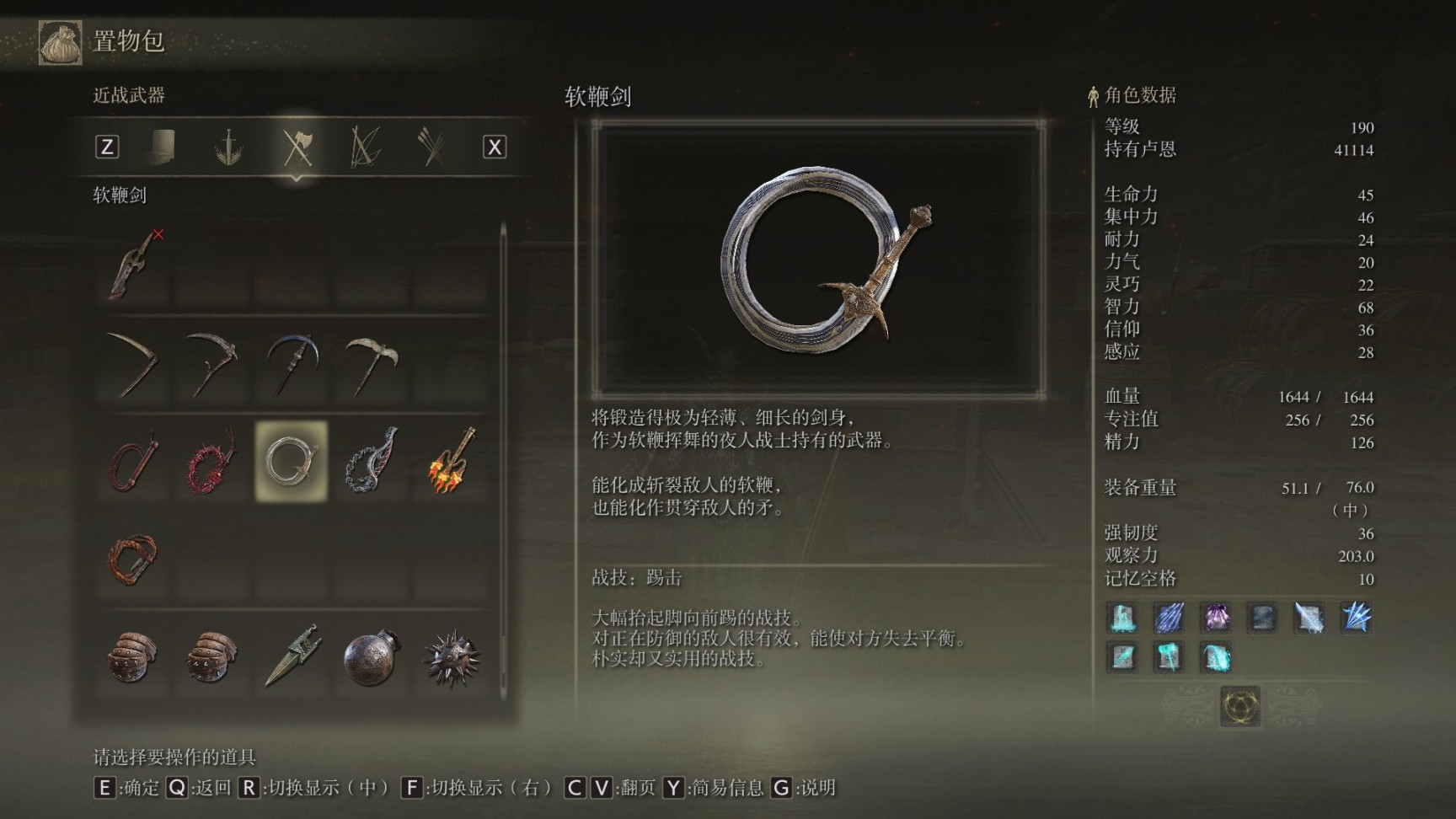Pick the dark blue-bladed scythe
The width and height of the screenshot is (1456, 819).
pyautogui.click(x=292, y=364)
